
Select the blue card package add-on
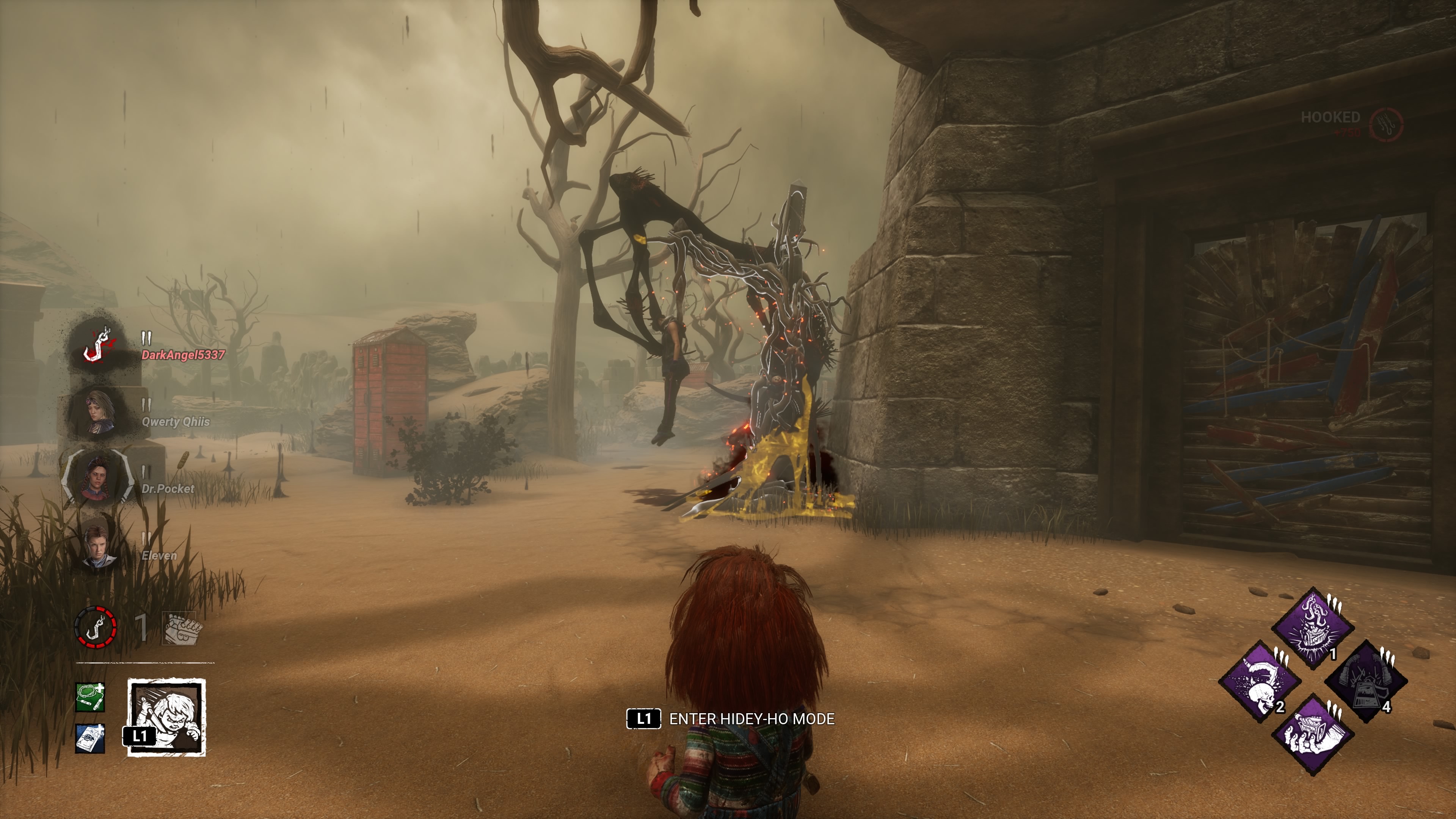pos(91,738)
